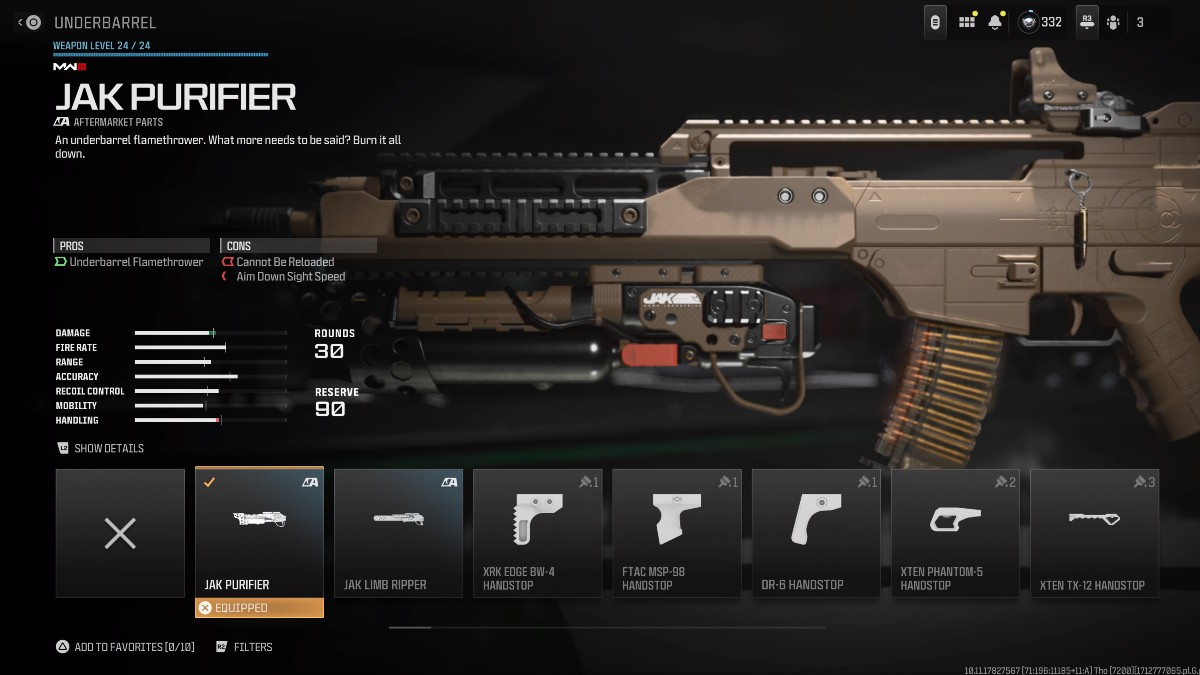
Task: Open the grid menu icon
Action: [967, 22]
